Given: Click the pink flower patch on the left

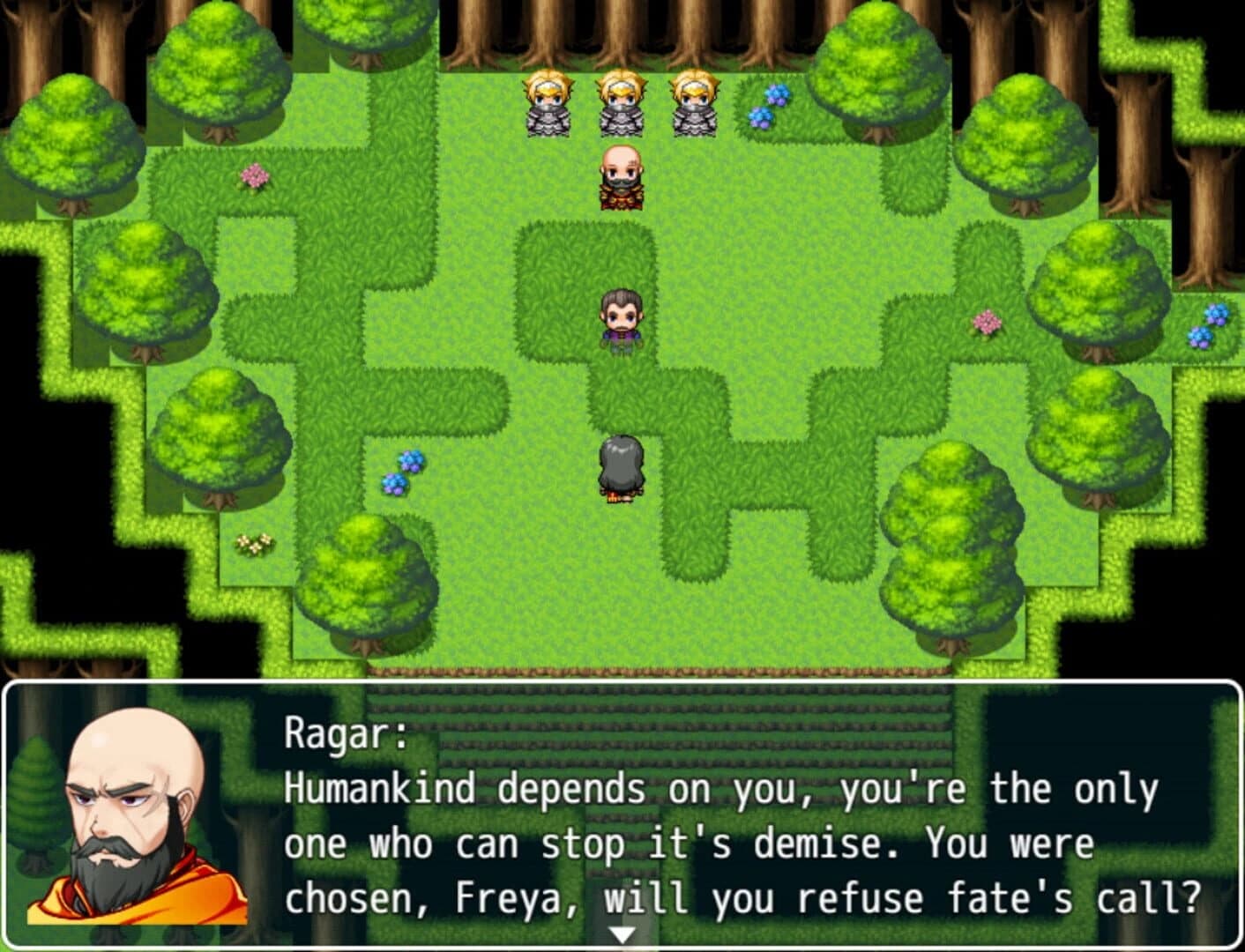Looking at the screenshot, I should [x=254, y=175].
